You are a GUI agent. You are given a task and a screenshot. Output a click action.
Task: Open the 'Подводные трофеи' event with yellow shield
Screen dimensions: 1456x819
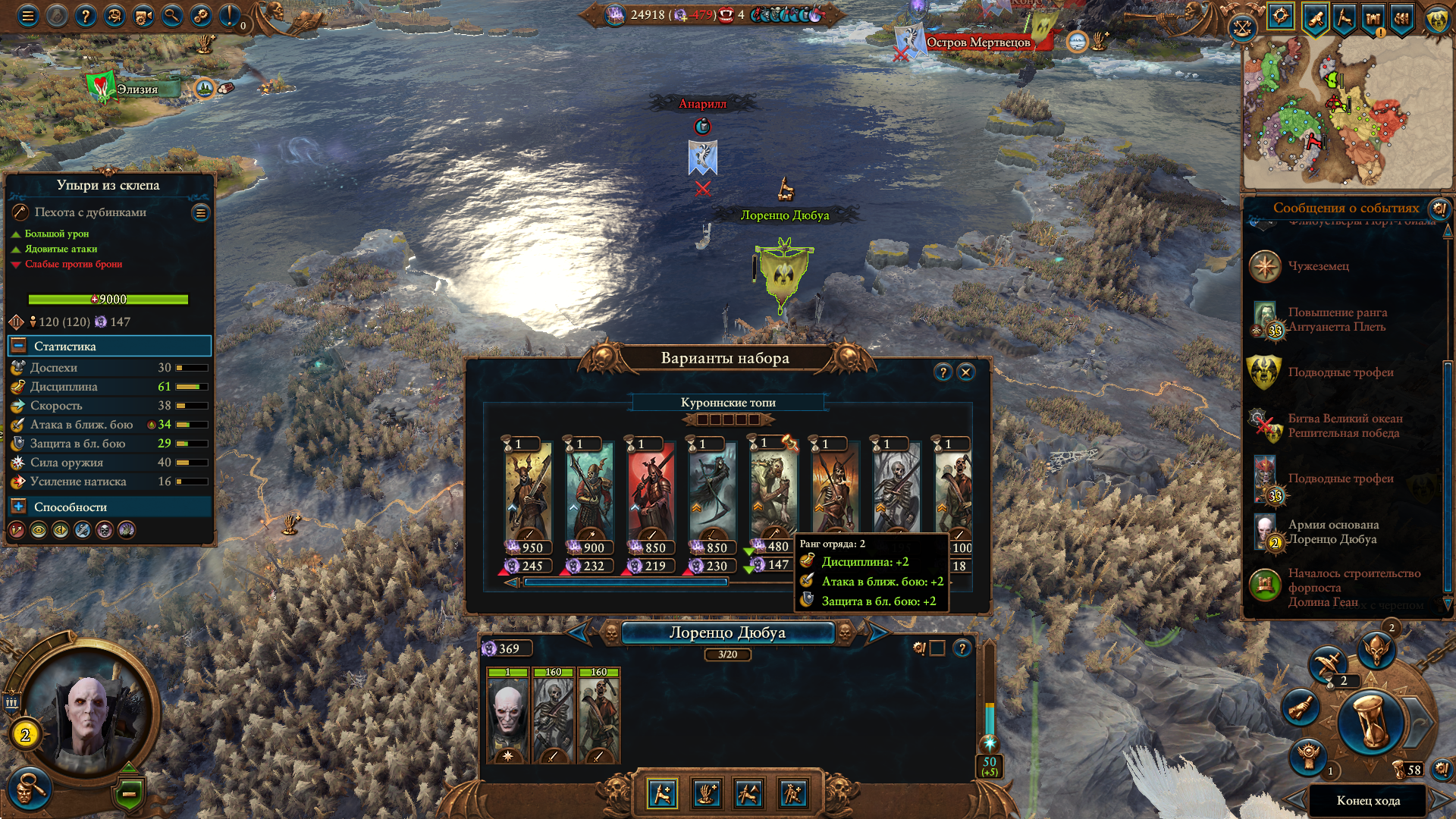1340,372
